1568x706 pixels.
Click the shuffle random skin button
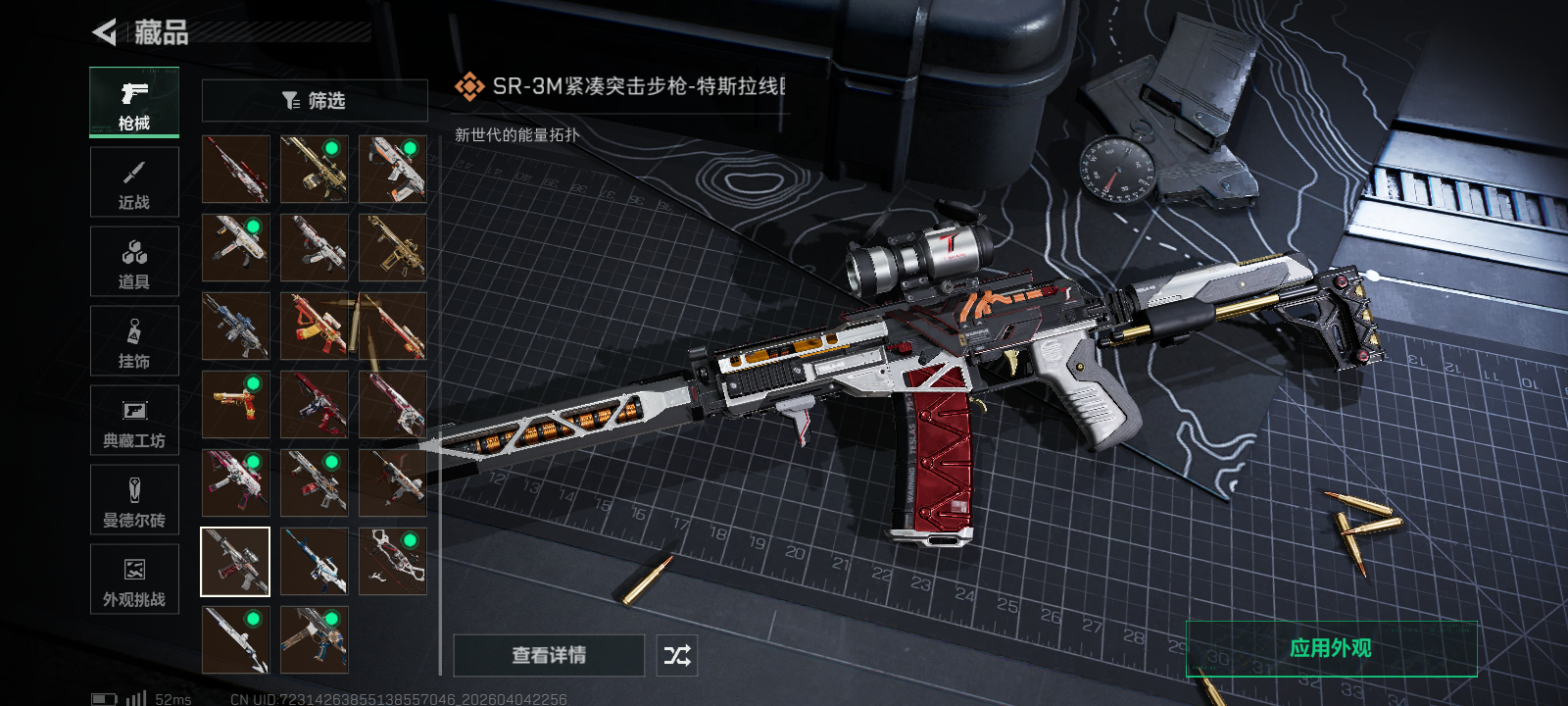click(677, 655)
